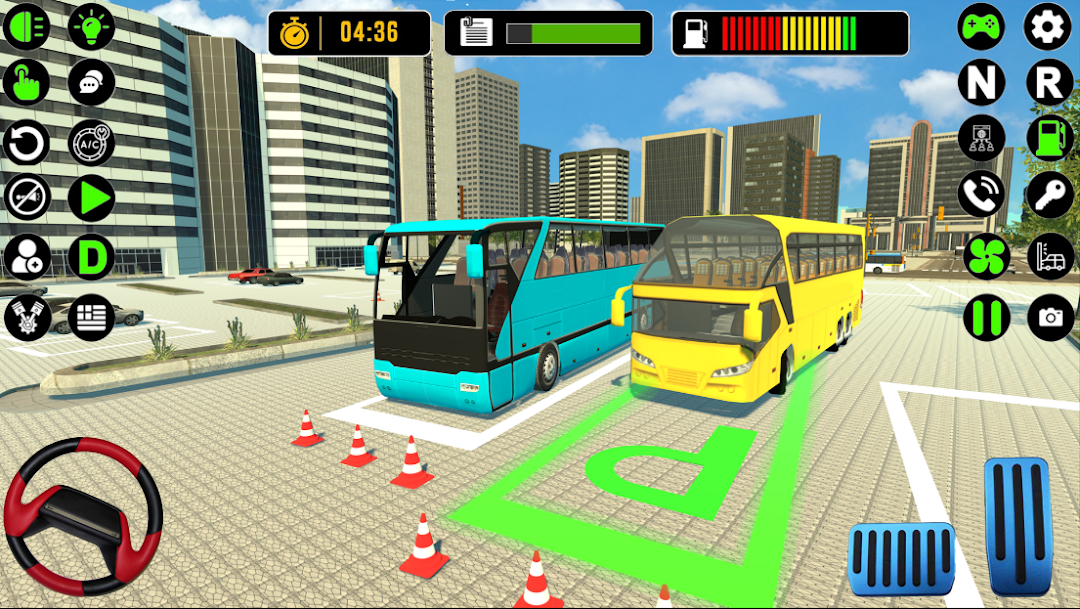Viewport: 1080px width, 609px height.
Task: Select the green fuel pump button
Action: [x=1049, y=138]
